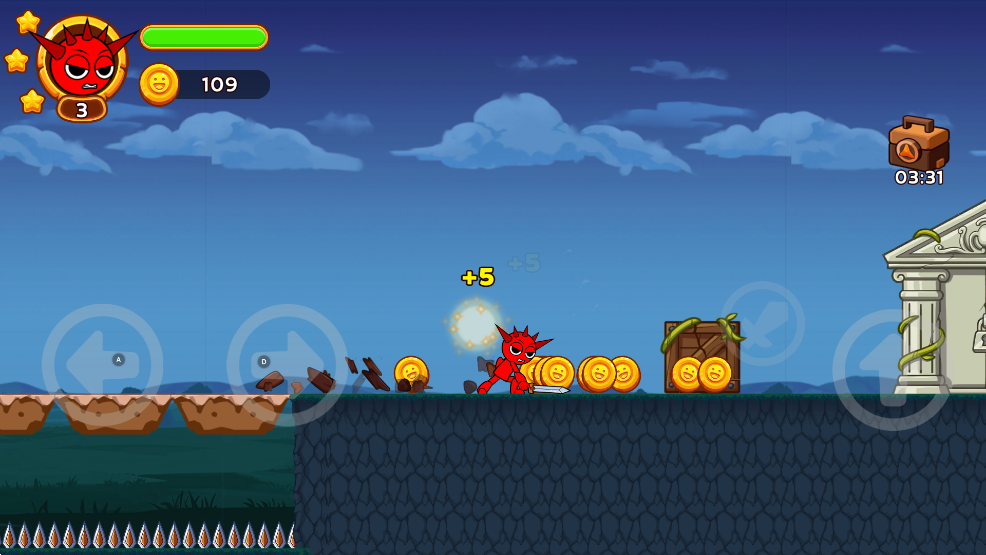Open the orange toolbox timer icon
Viewport: 986px width, 555px height.
coord(917,145)
